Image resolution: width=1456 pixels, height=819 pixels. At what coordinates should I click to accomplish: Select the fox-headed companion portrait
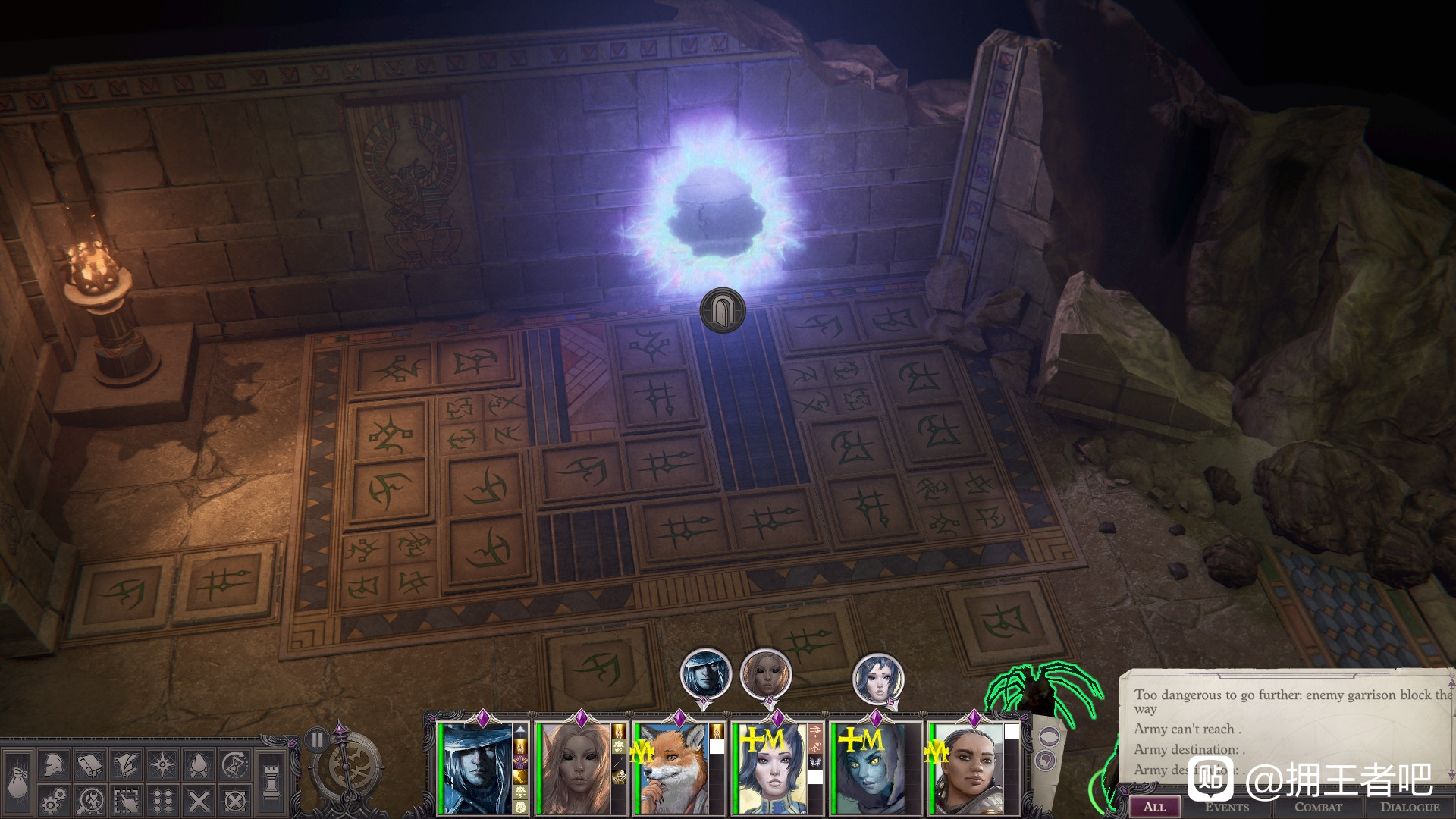pyautogui.click(x=670, y=769)
